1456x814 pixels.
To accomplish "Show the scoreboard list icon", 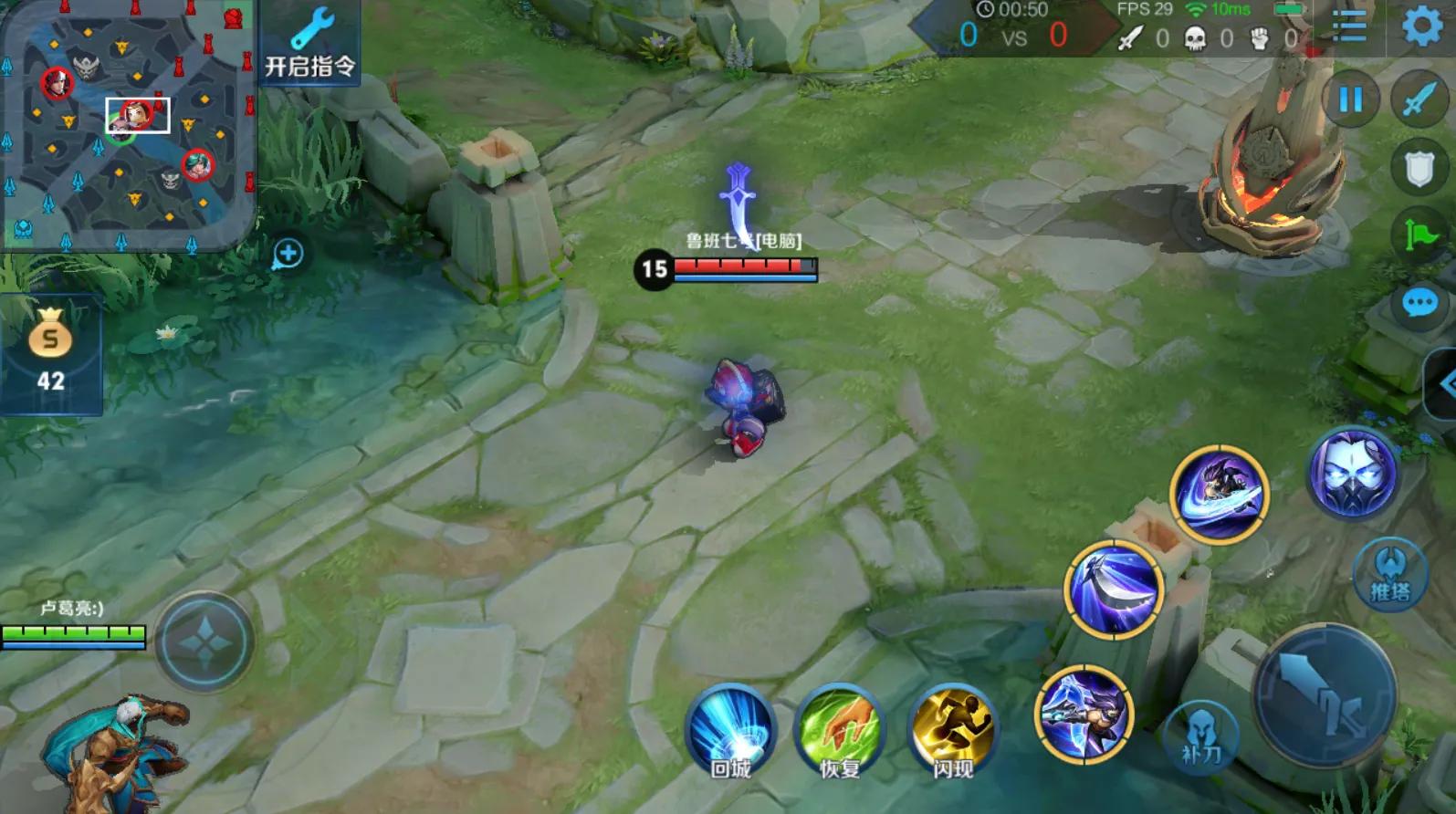I will point(1349,26).
